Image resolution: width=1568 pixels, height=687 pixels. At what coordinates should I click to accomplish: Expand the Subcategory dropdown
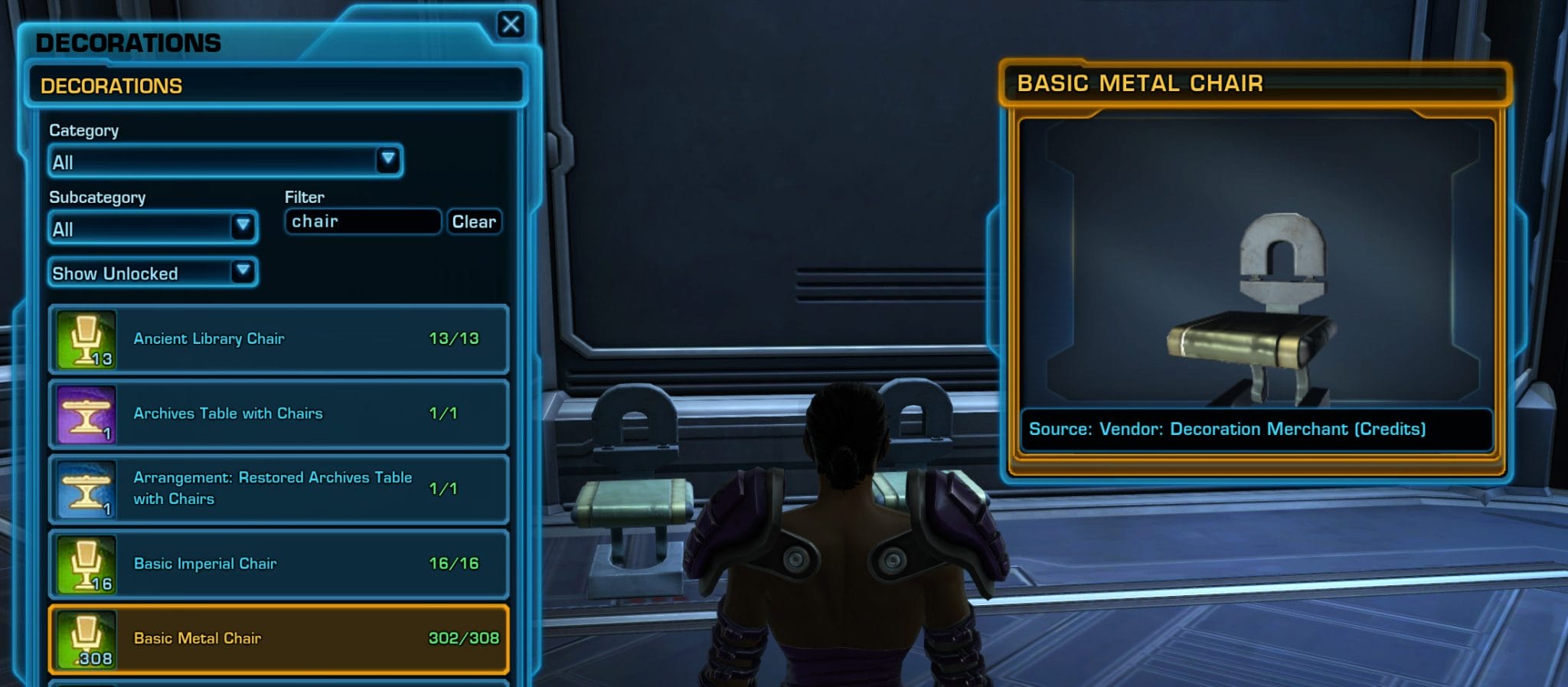[x=152, y=227]
